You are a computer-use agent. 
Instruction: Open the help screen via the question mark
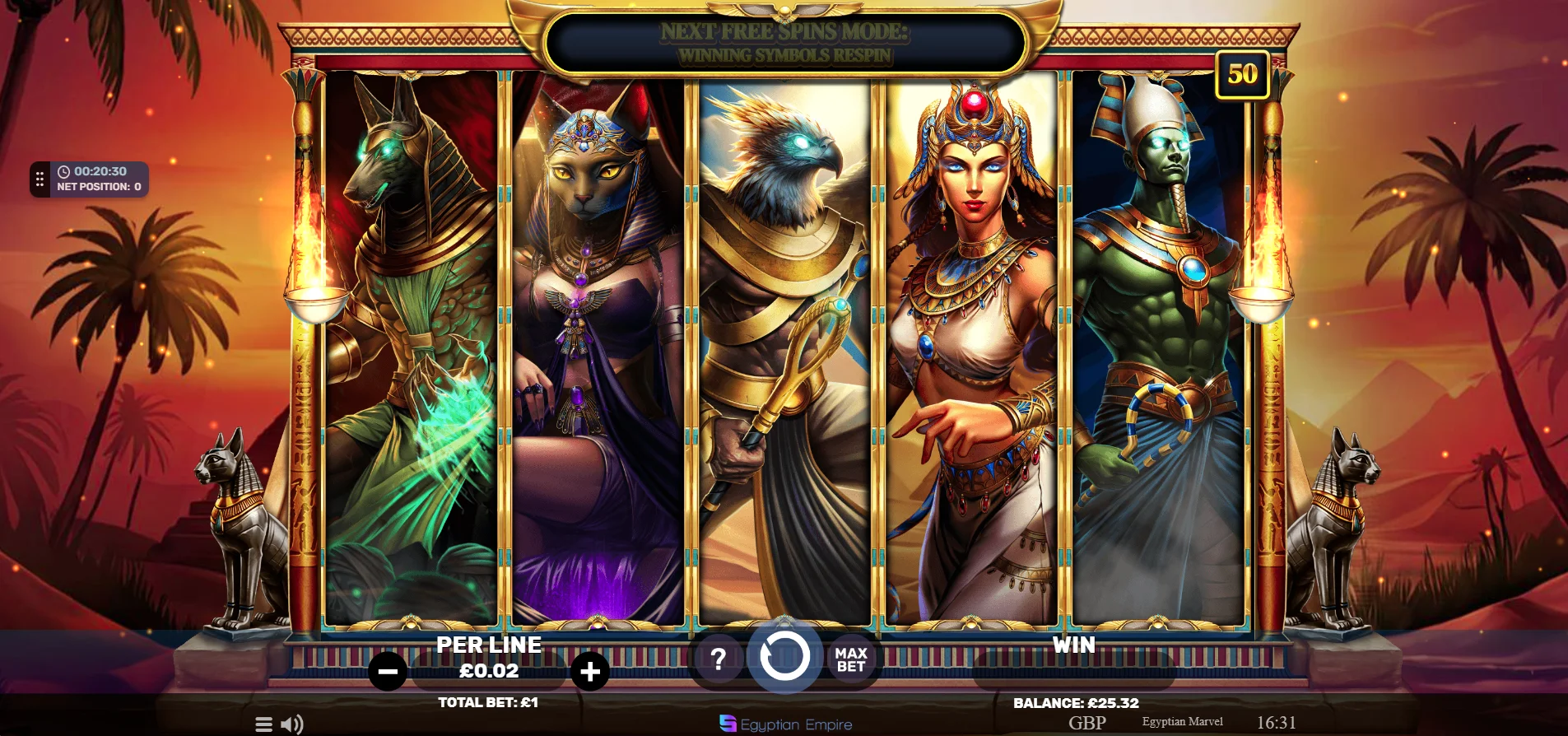pos(720,658)
